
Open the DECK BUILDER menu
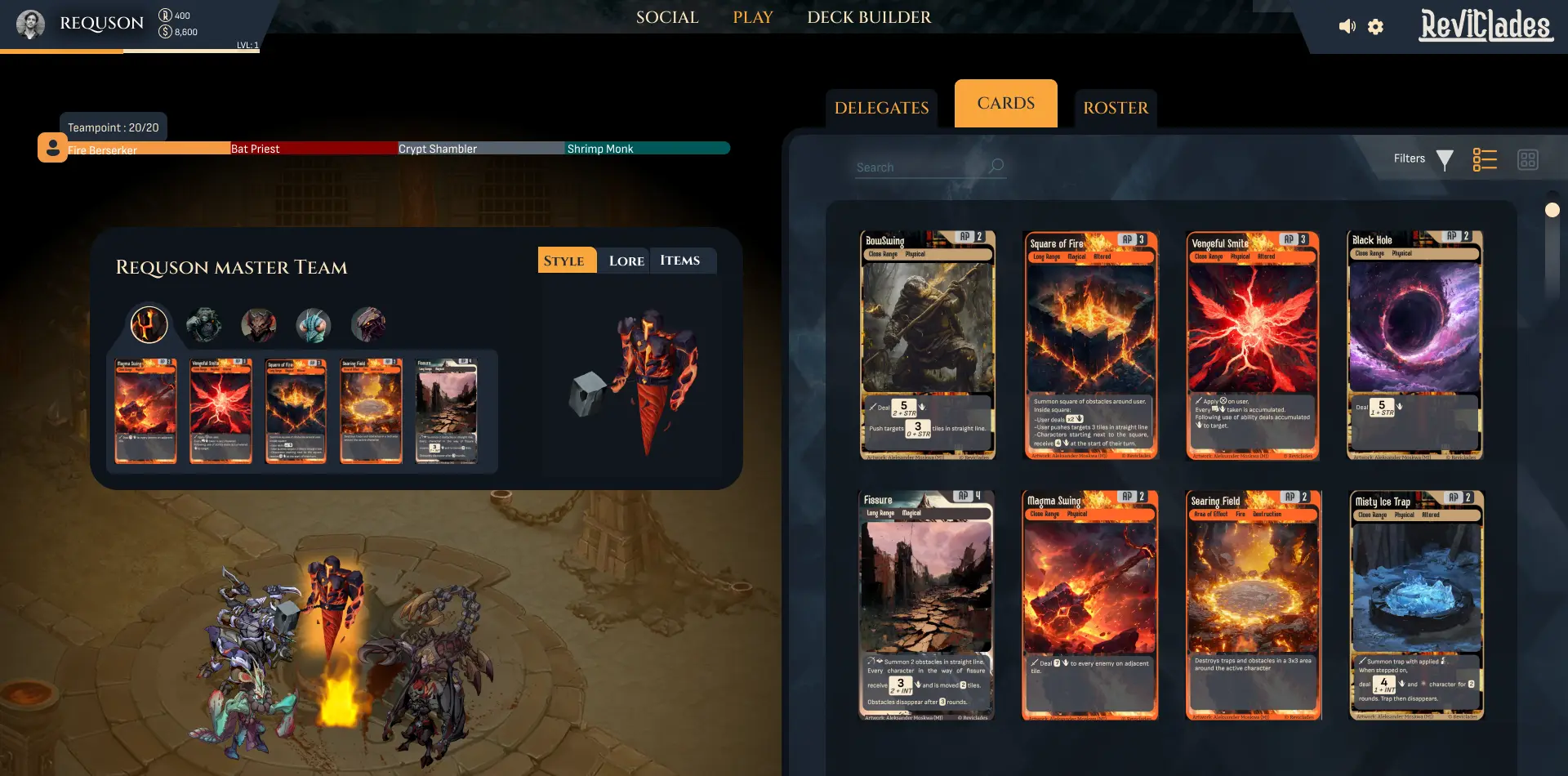click(x=869, y=17)
